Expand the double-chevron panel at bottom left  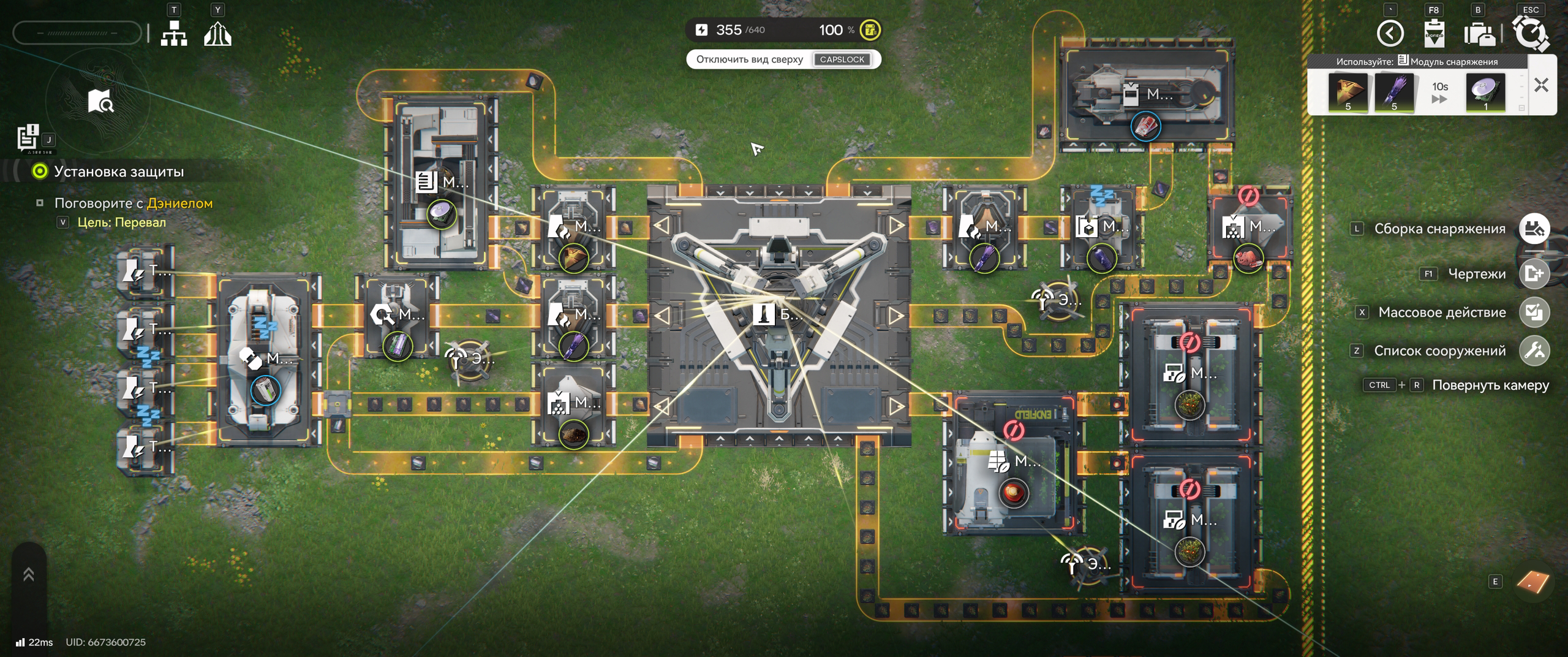[29, 574]
